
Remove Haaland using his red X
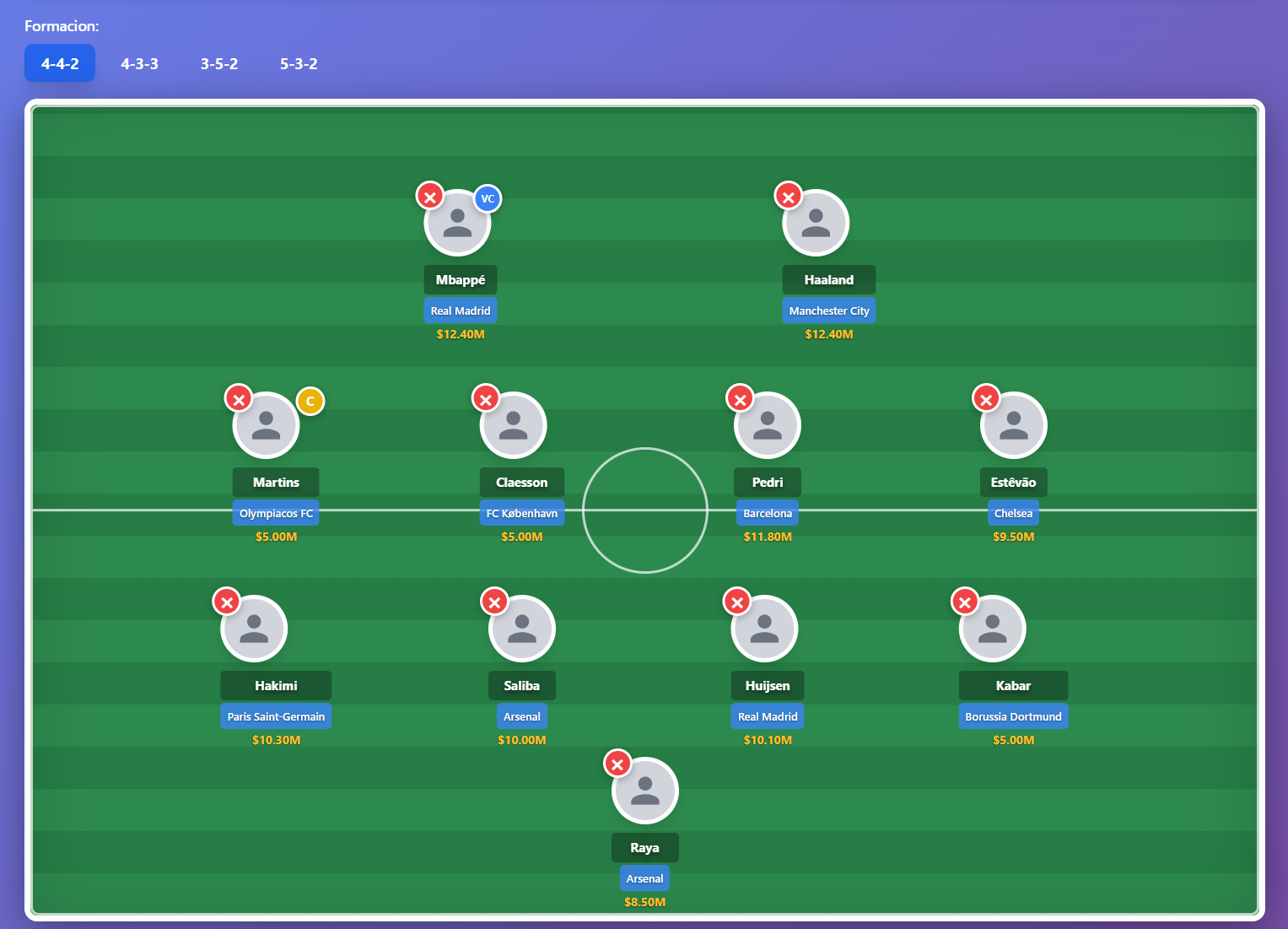(x=788, y=195)
